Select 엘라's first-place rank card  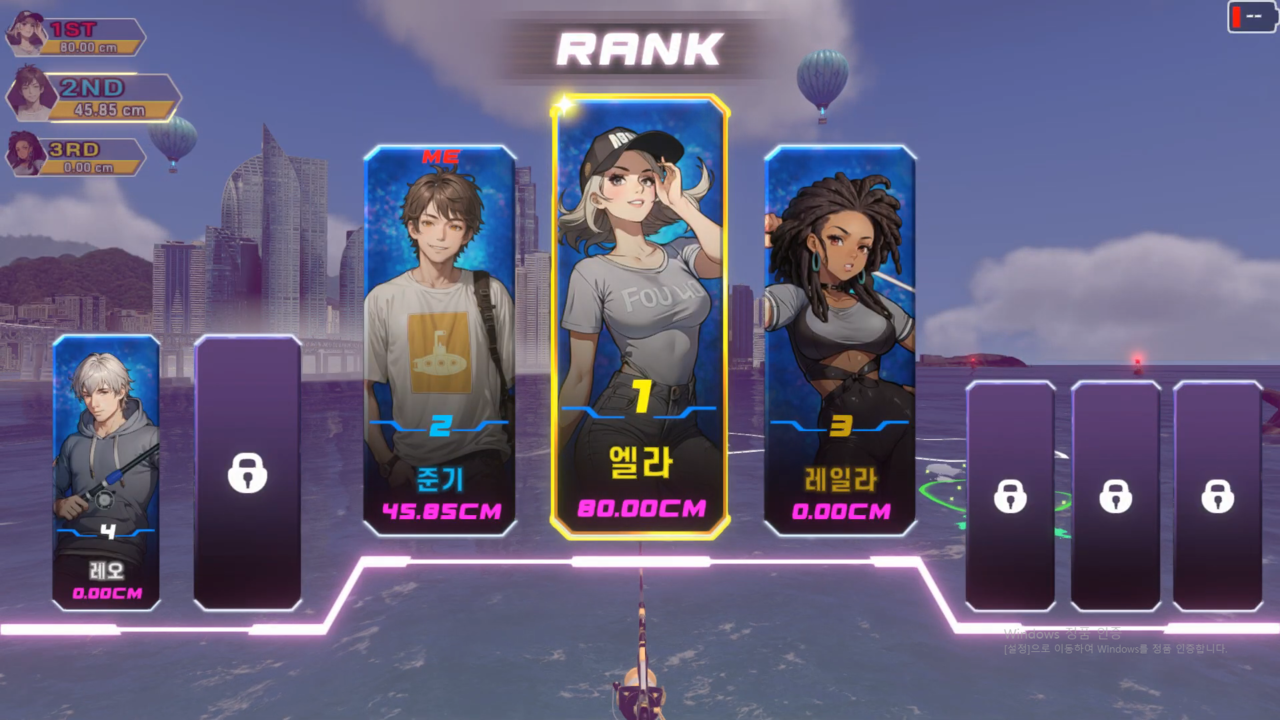pyautogui.click(x=640, y=316)
